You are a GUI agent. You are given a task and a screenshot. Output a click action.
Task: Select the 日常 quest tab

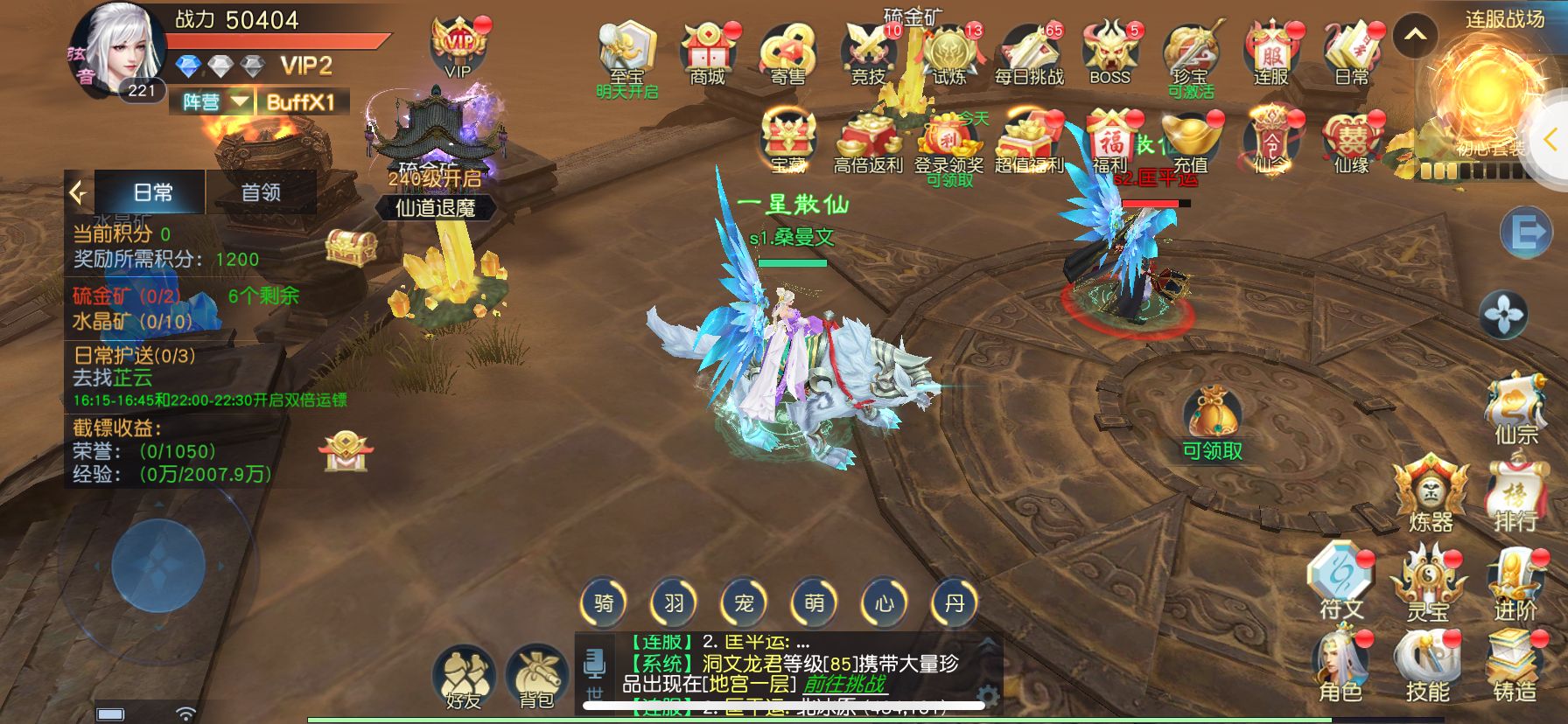[152, 192]
